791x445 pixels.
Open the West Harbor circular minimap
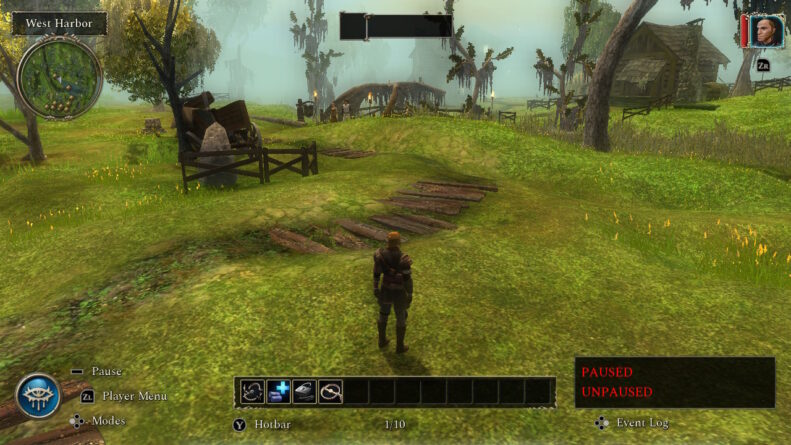[x=59, y=76]
